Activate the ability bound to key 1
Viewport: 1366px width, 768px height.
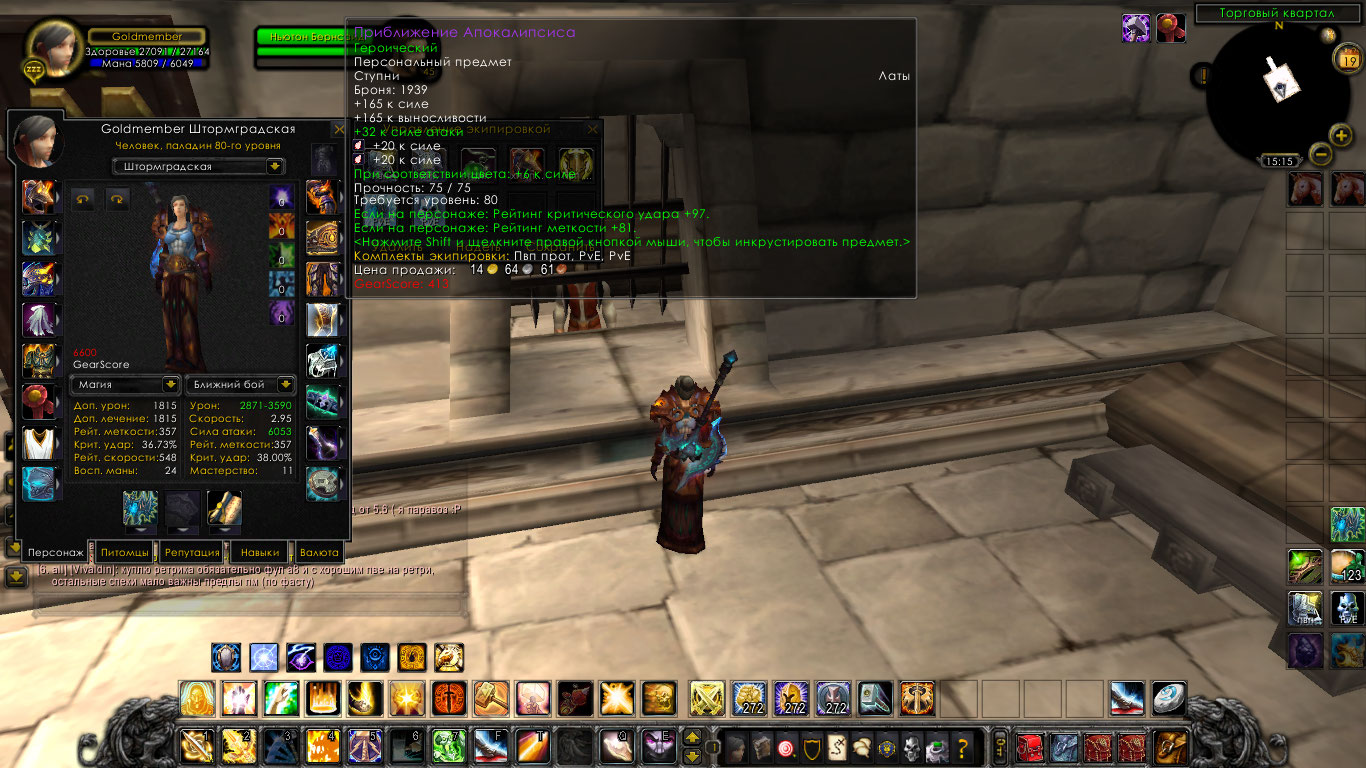tap(195, 745)
